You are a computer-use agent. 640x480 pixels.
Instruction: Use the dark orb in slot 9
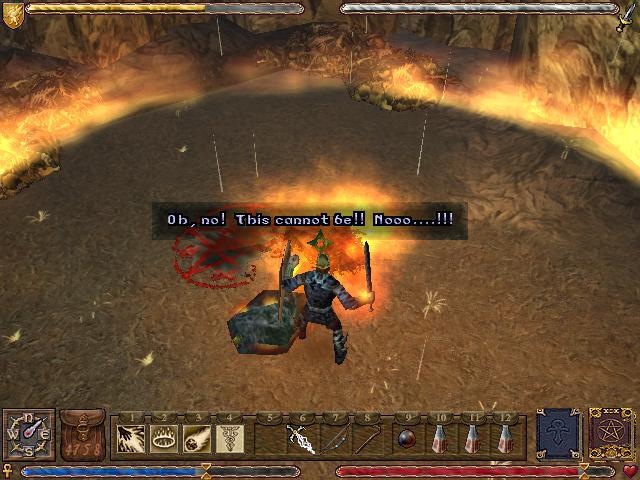pyautogui.click(x=406, y=438)
